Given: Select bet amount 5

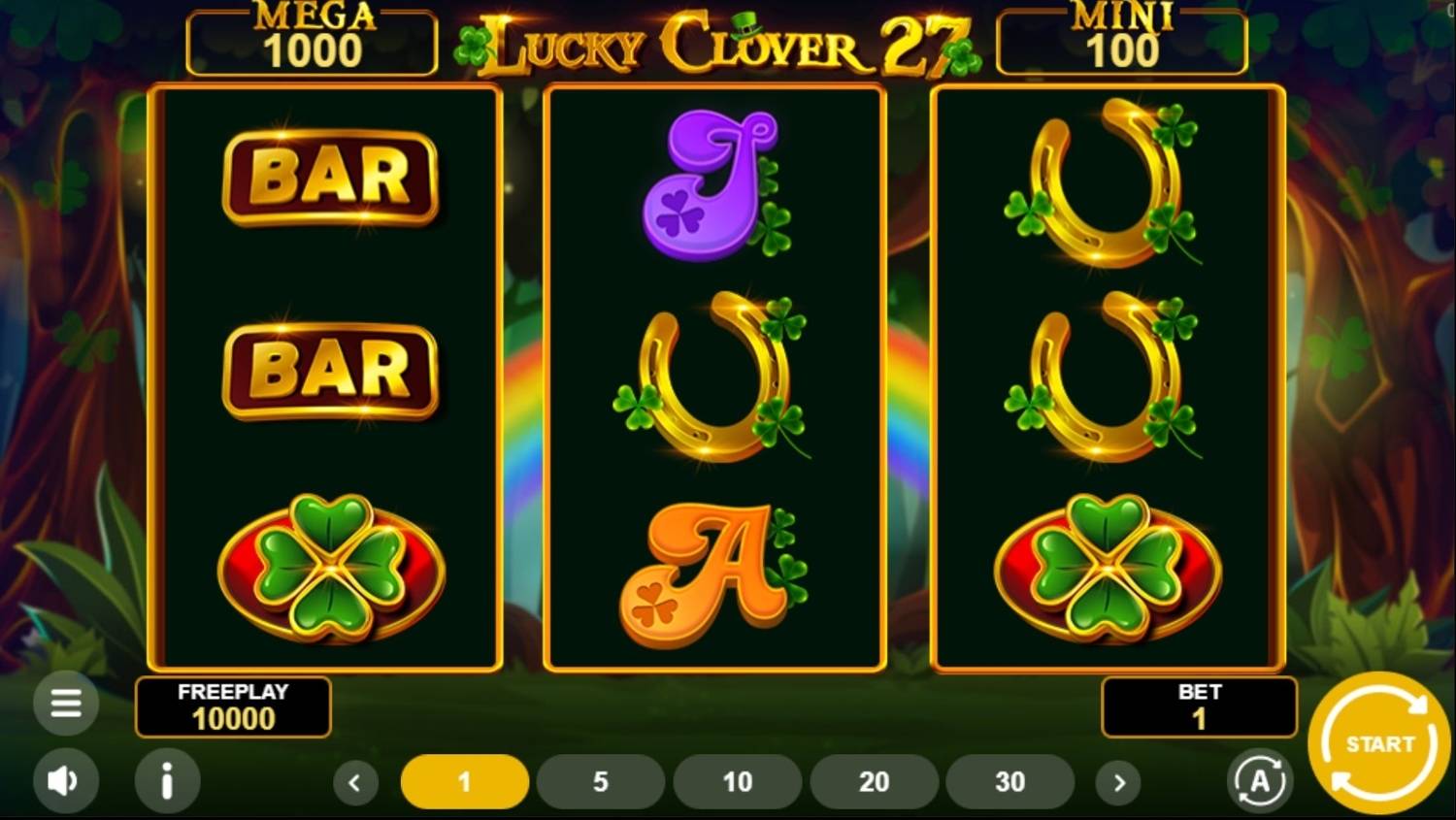Looking at the screenshot, I should pyautogui.click(x=601, y=781).
